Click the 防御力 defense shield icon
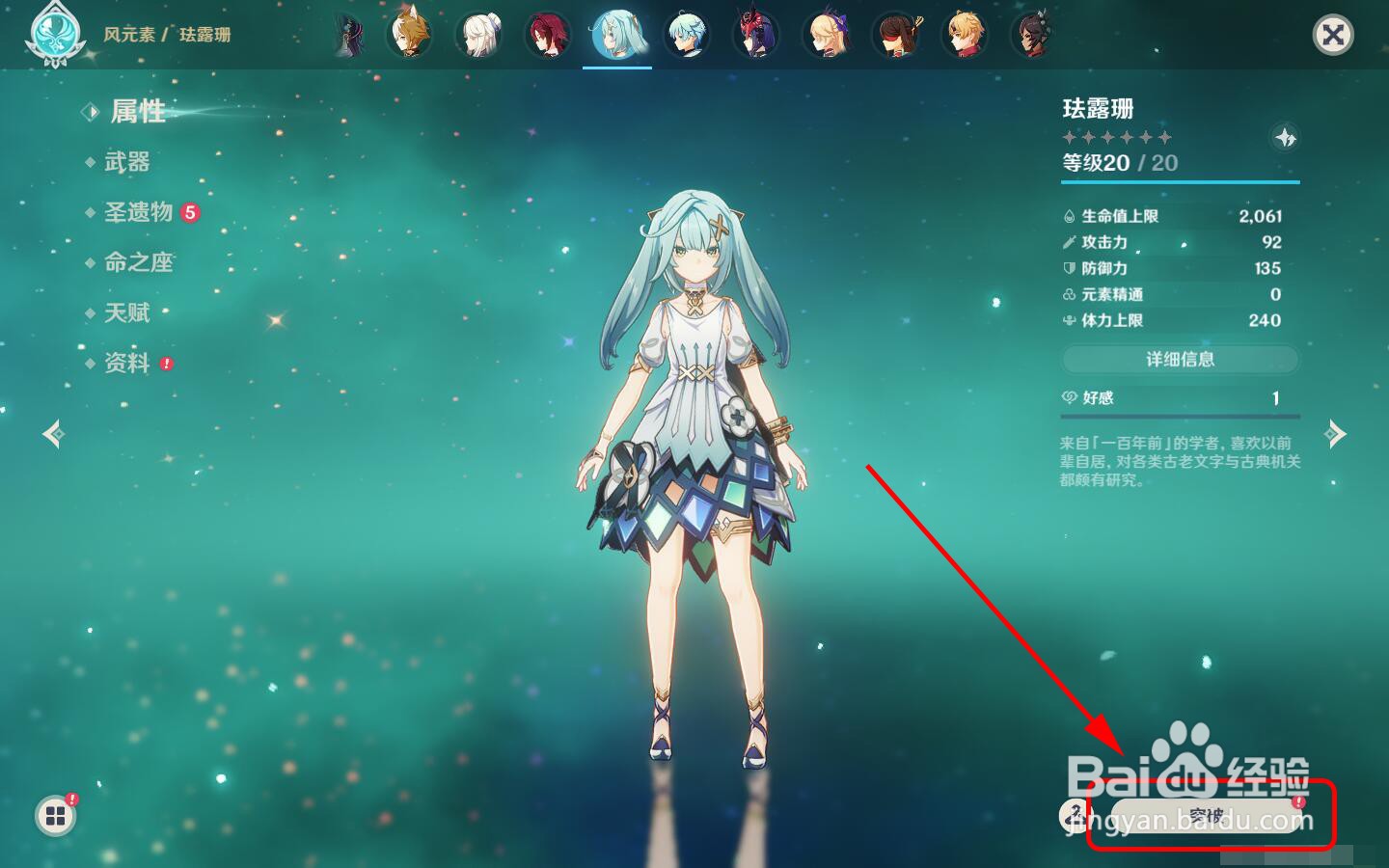The width and height of the screenshot is (1389, 868). tap(1068, 268)
